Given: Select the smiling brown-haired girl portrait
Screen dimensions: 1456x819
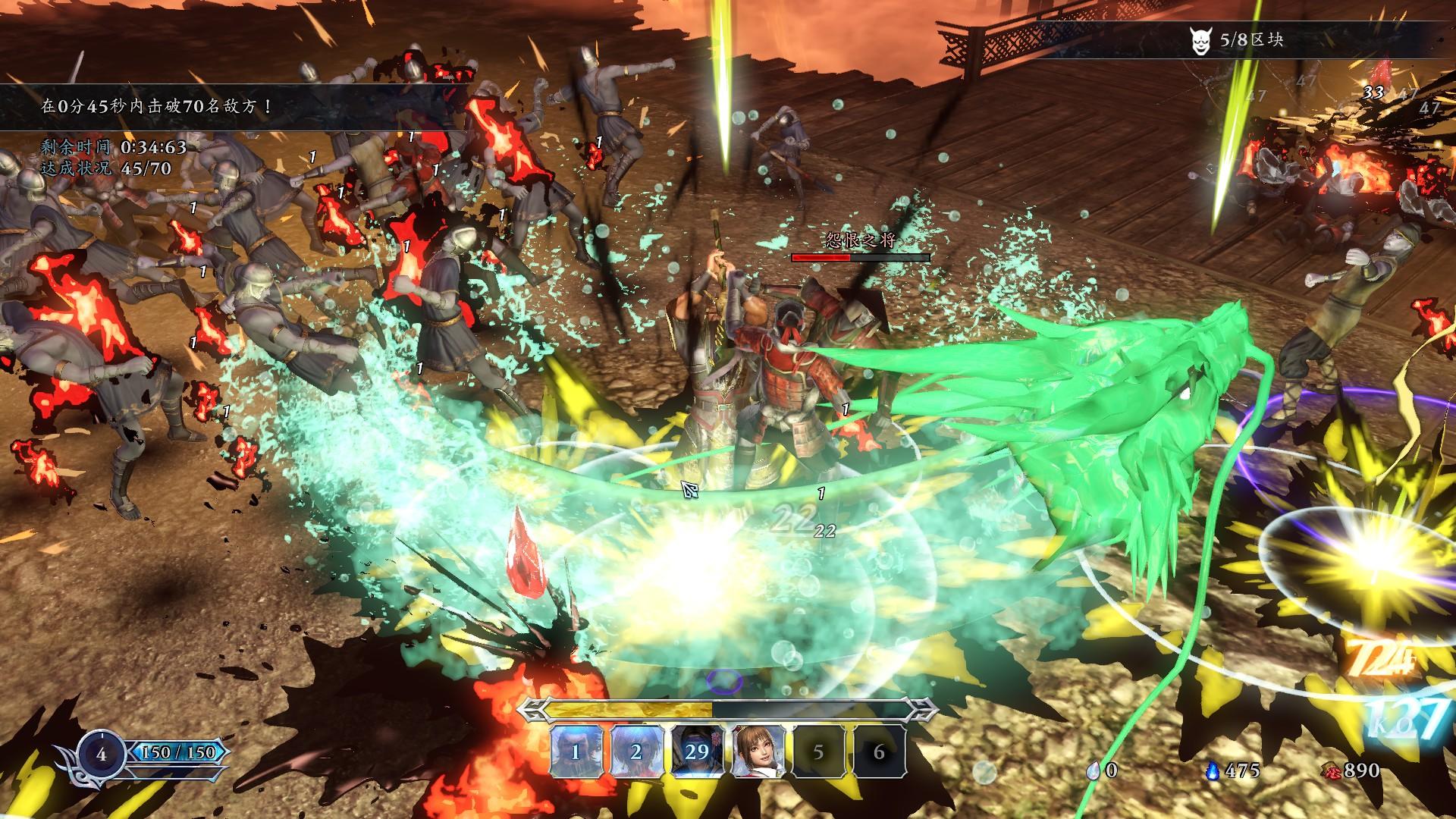Looking at the screenshot, I should (758, 752).
